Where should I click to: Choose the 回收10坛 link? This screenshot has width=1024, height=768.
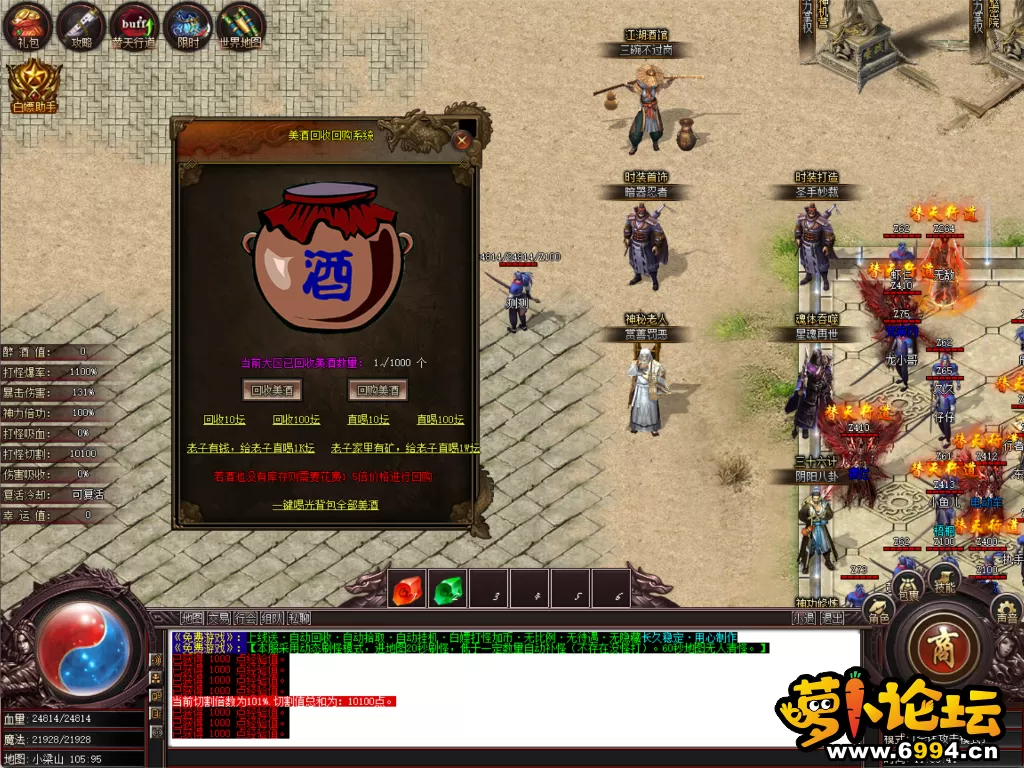pyautogui.click(x=224, y=420)
